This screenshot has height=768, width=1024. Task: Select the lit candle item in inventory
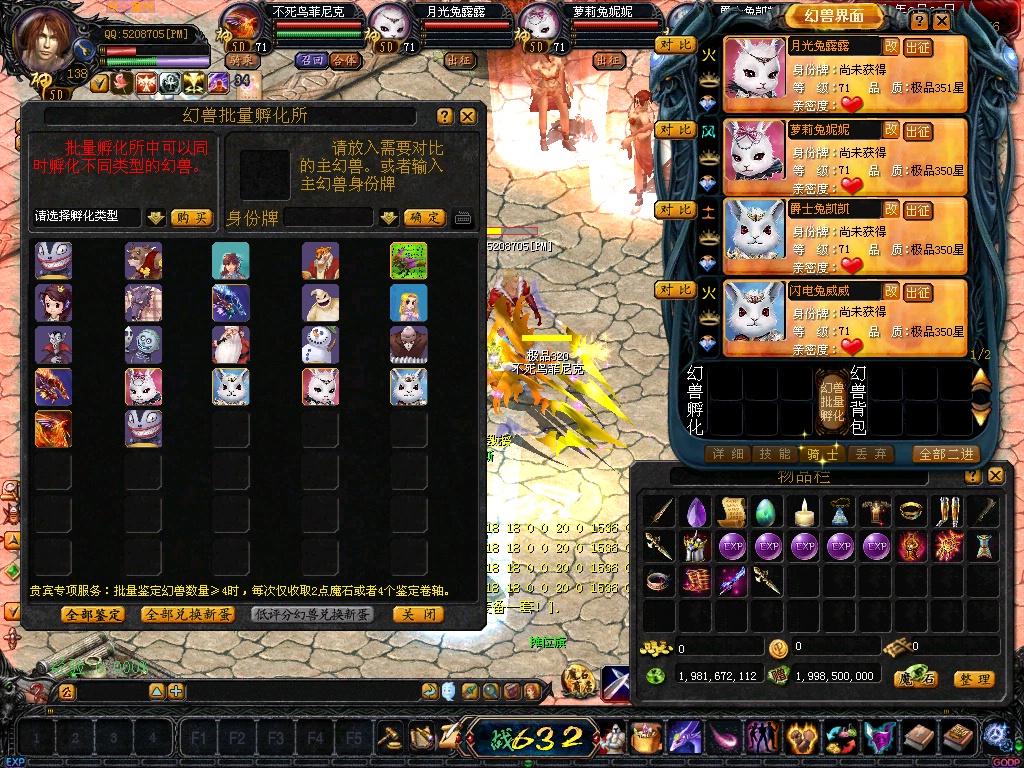click(x=805, y=512)
